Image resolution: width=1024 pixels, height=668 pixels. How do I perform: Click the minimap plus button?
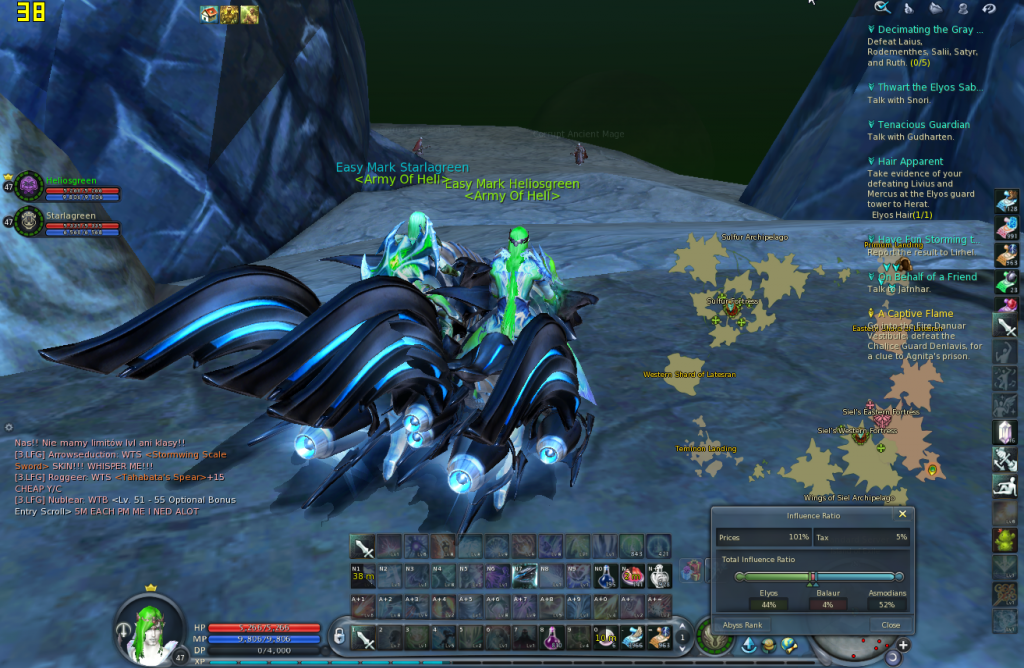click(903, 646)
